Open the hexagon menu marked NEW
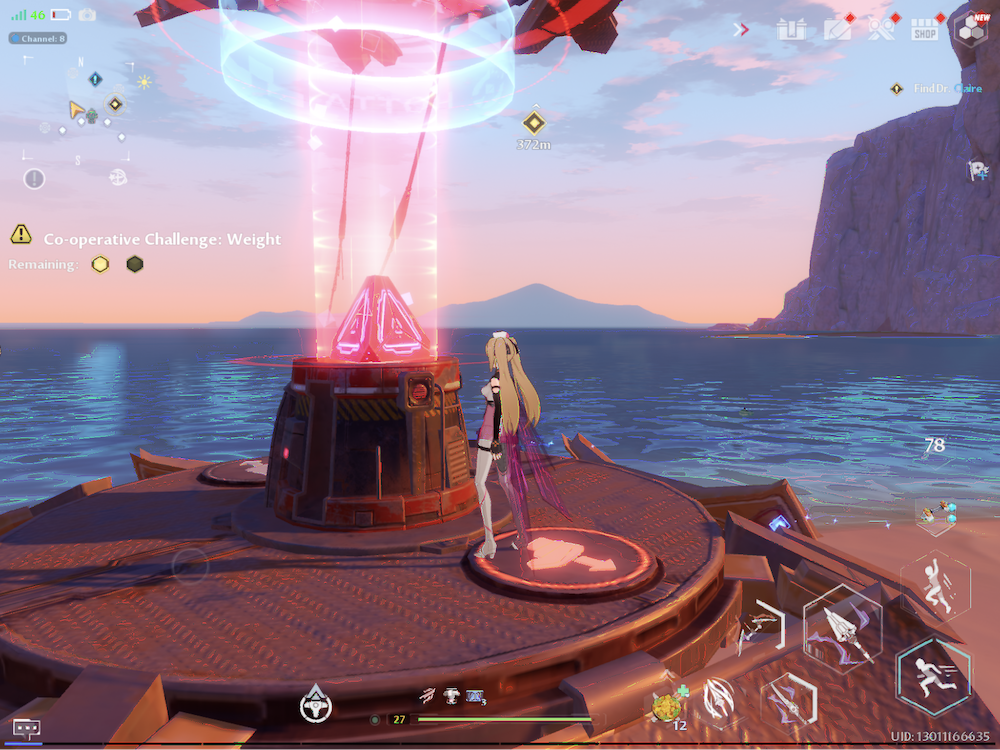Image resolution: width=1000 pixels, height=750 pixels. click(970, 29)
